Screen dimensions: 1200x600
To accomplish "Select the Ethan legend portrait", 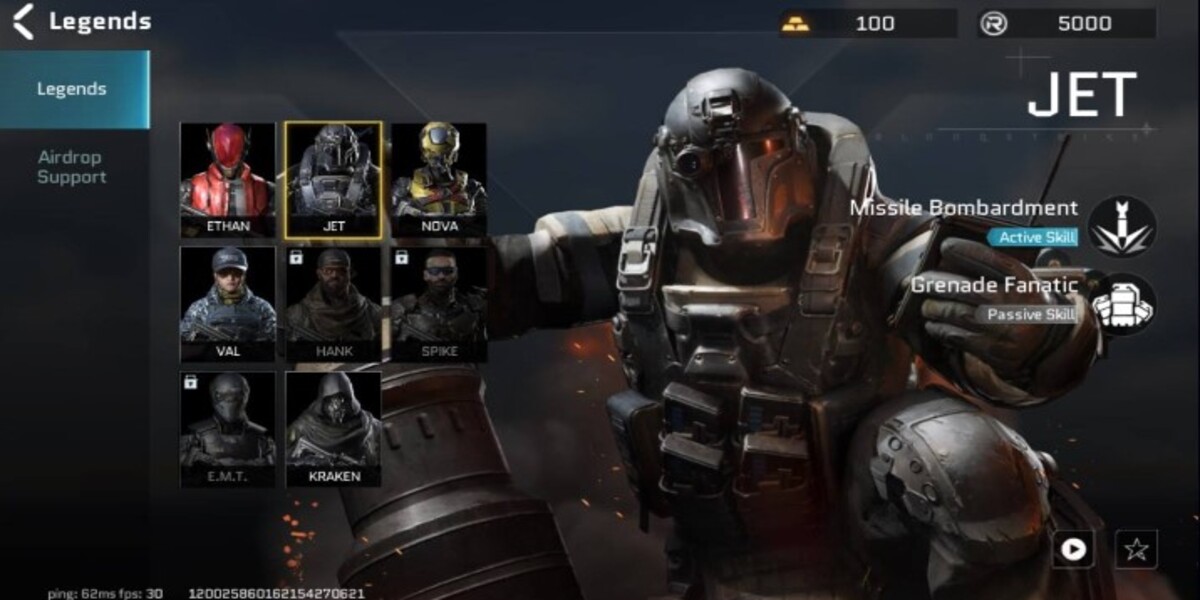I will click(x=228, y=181).
